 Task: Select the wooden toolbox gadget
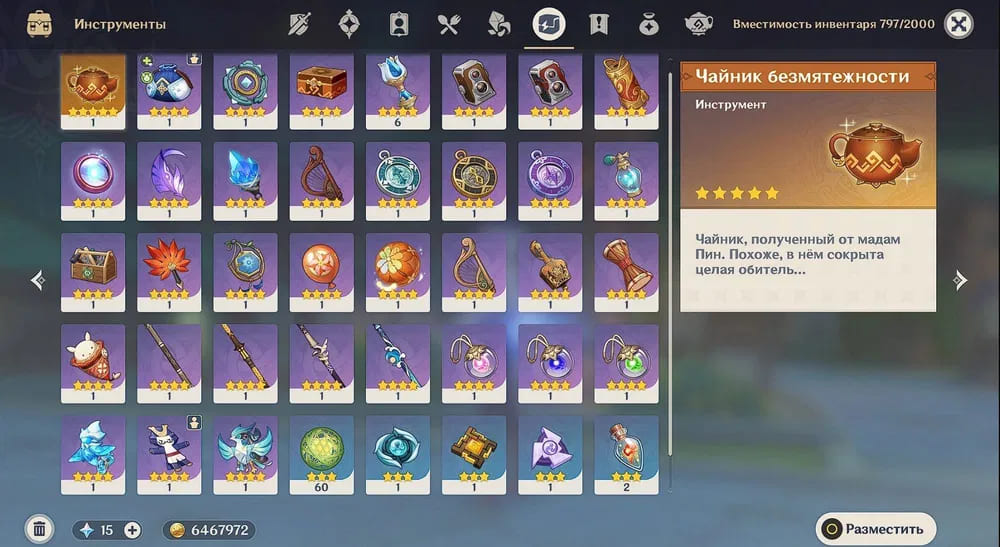93,266
